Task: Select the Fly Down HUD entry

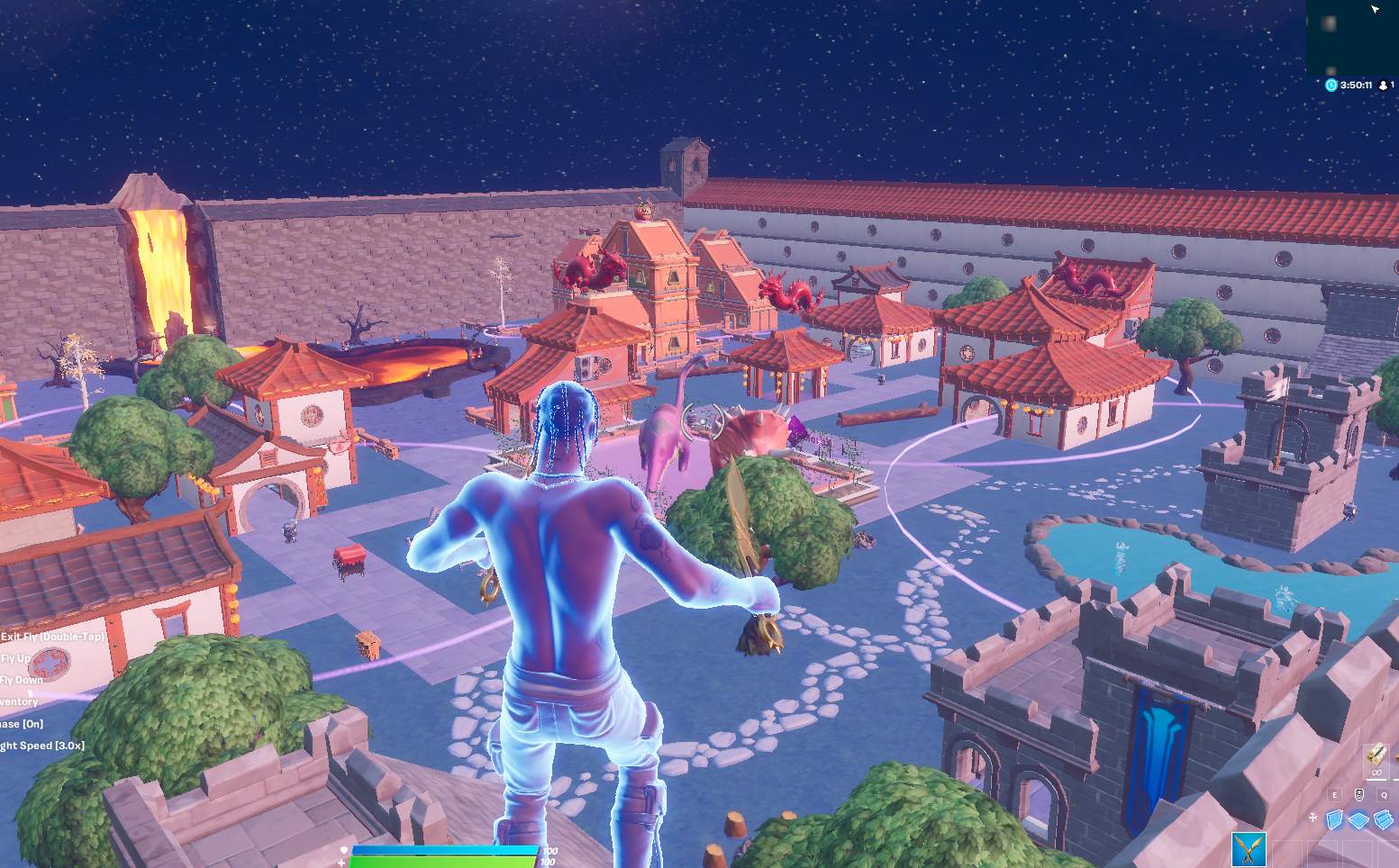Action: [23, 680]
